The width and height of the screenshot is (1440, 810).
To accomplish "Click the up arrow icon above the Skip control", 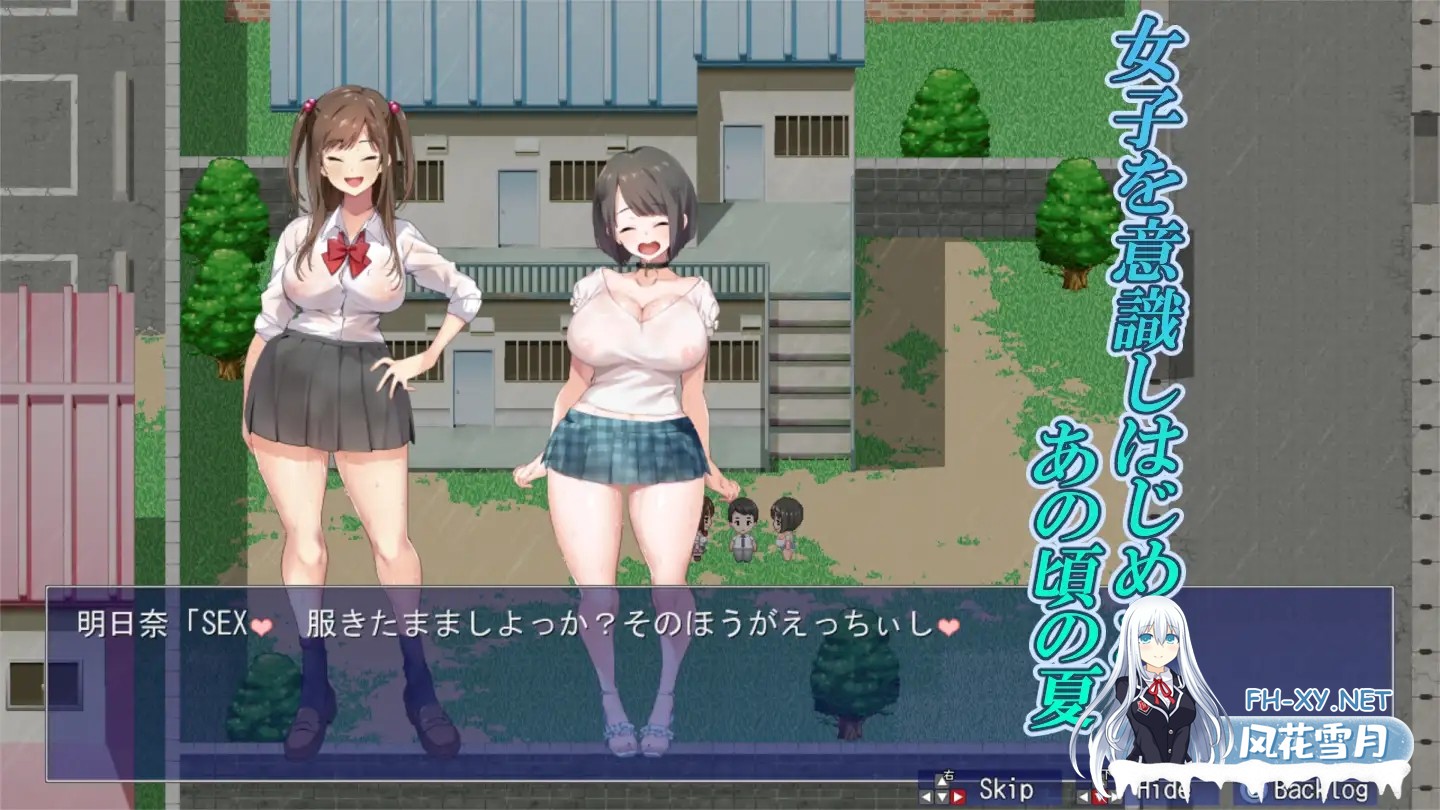I will click(x=940, y=783).
